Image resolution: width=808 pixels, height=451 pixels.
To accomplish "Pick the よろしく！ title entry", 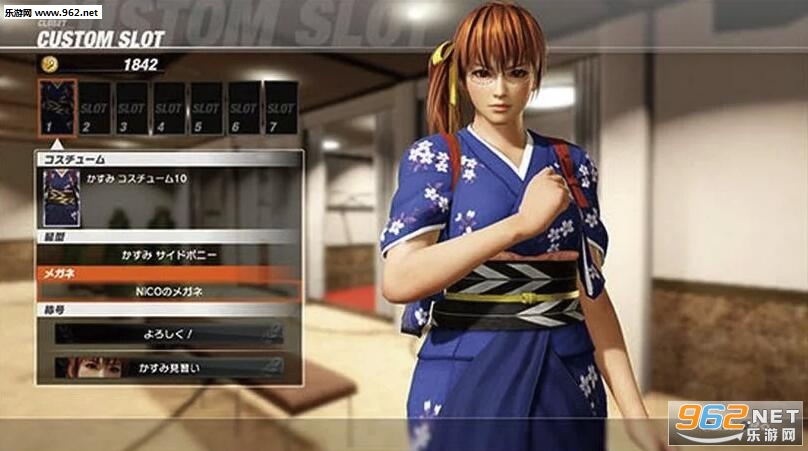I will 168,334.
